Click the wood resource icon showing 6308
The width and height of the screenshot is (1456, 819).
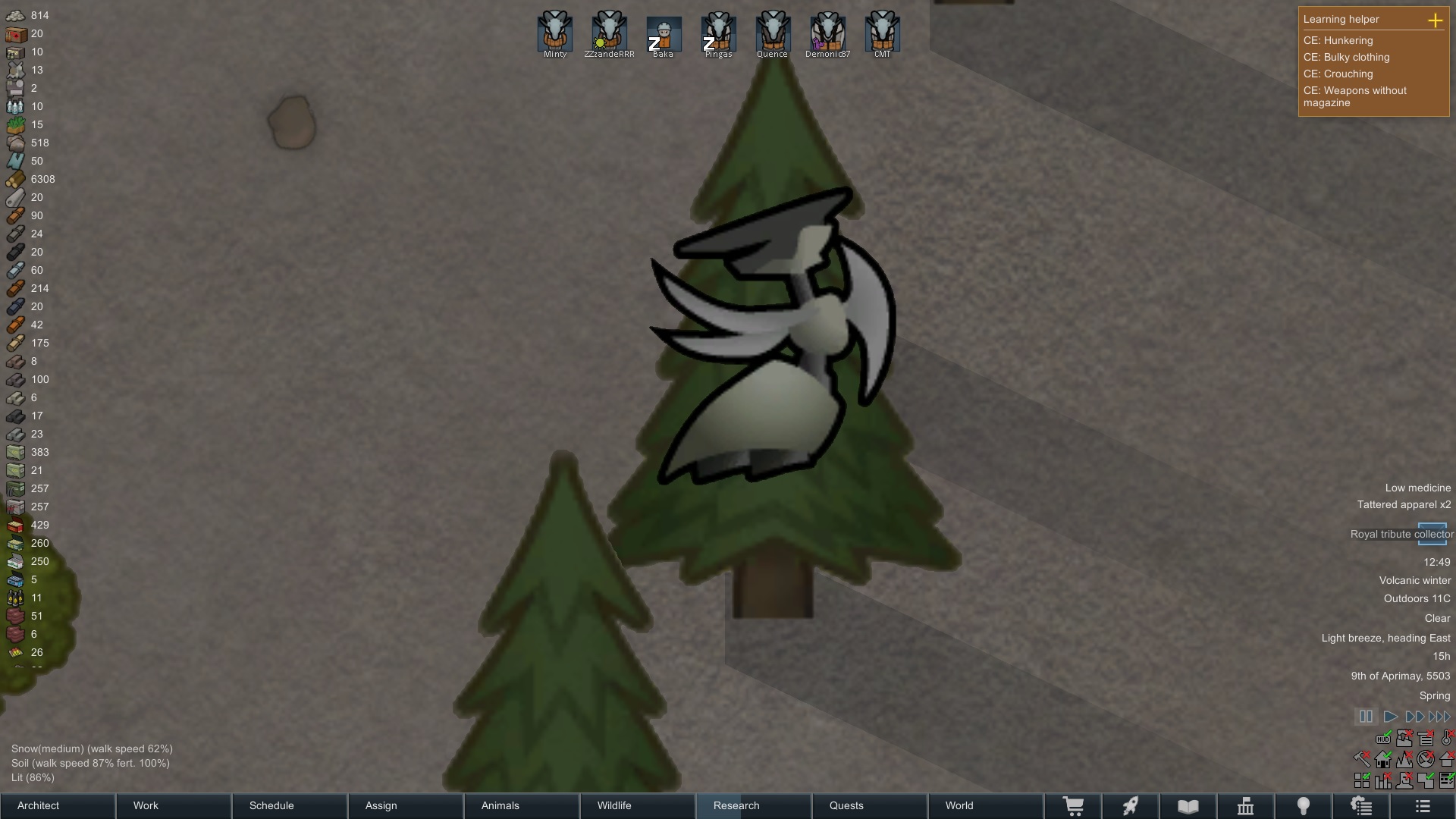[15, 179]
